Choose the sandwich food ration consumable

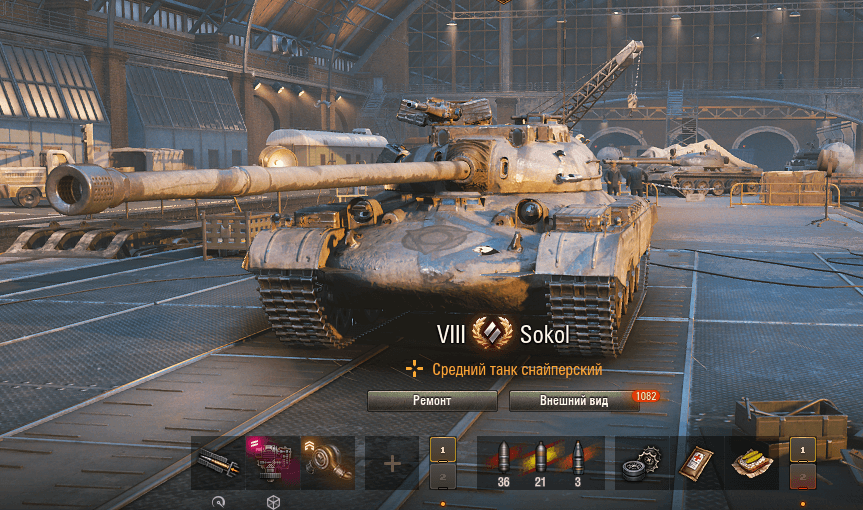[x=752, y=463]
